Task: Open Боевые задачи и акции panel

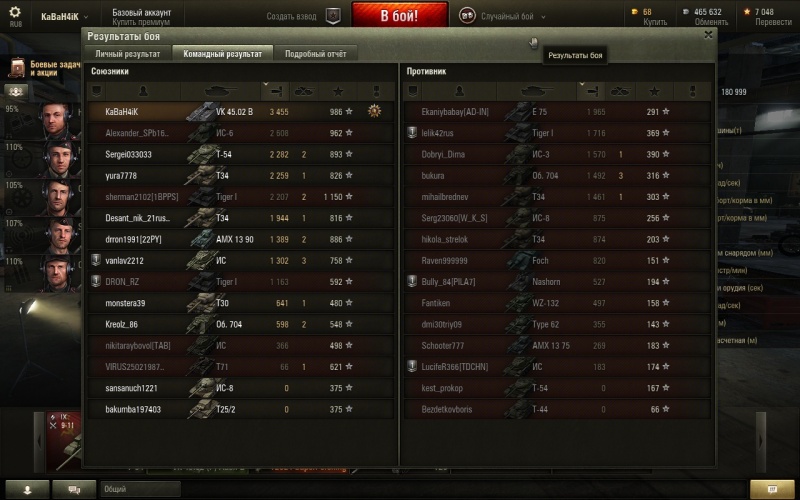Action: point(42,68)
